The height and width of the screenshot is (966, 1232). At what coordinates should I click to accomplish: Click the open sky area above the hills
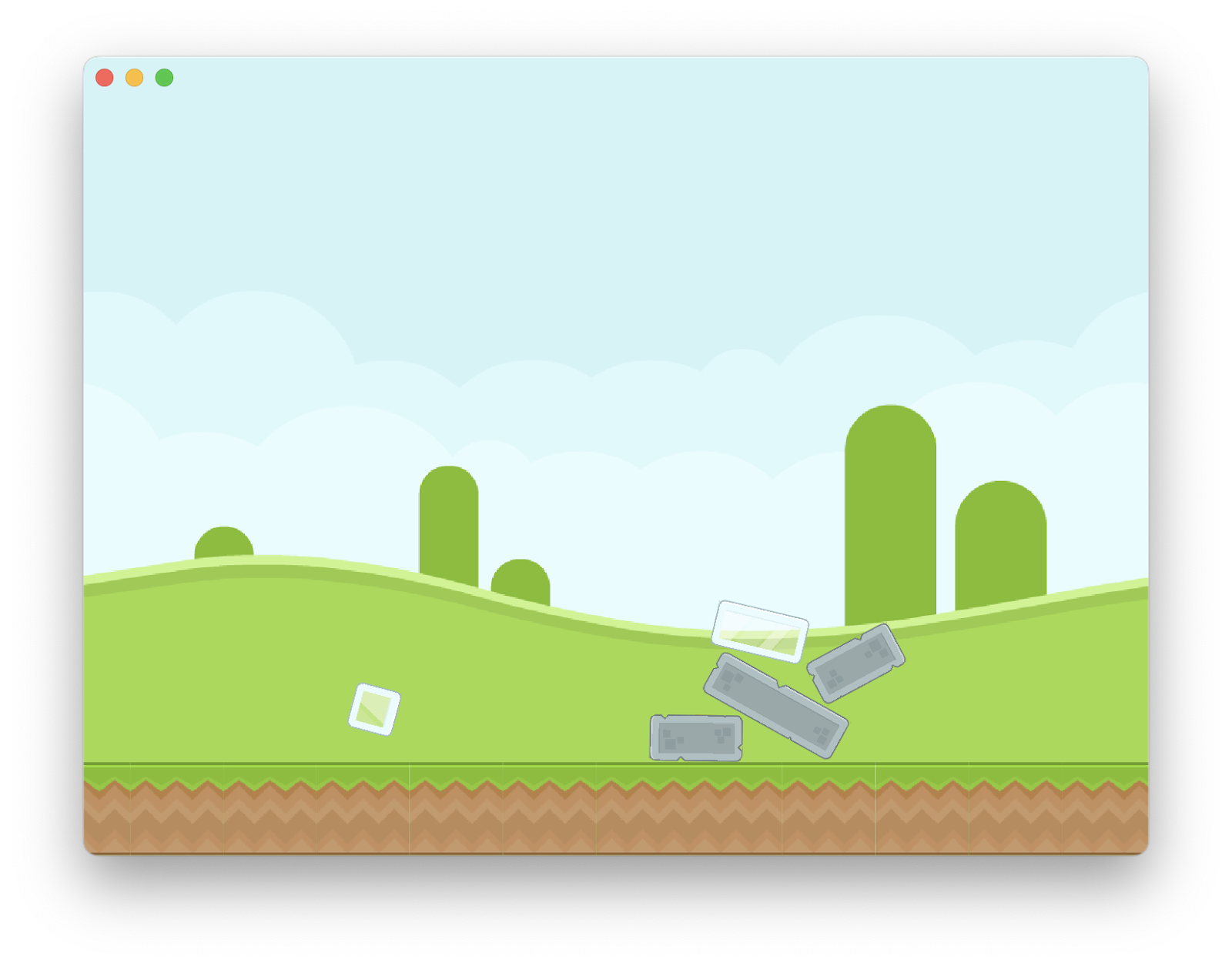(x=616, y=192)
